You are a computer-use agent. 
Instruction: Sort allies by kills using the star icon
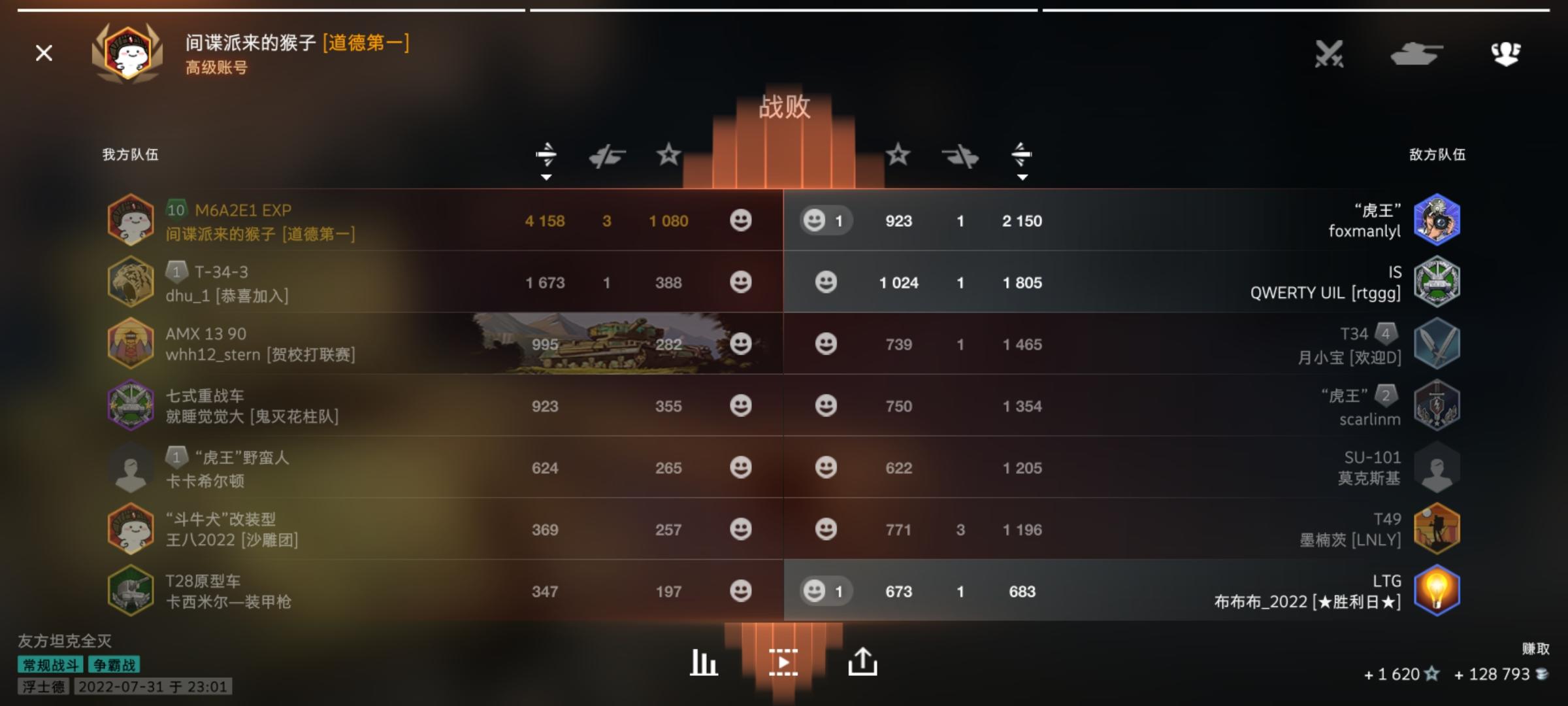coord(667,154)
